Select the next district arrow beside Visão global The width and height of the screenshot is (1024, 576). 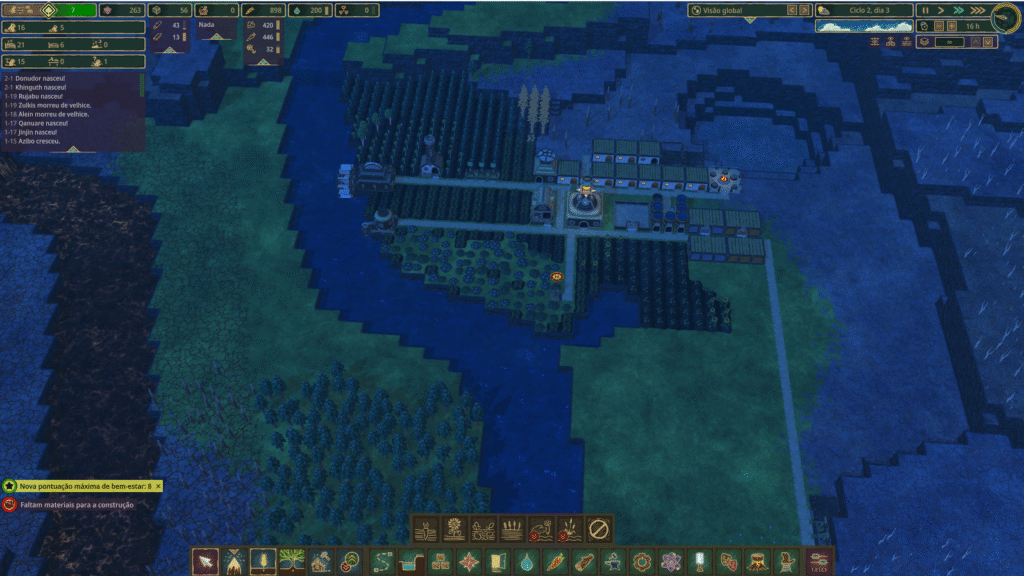803,10
